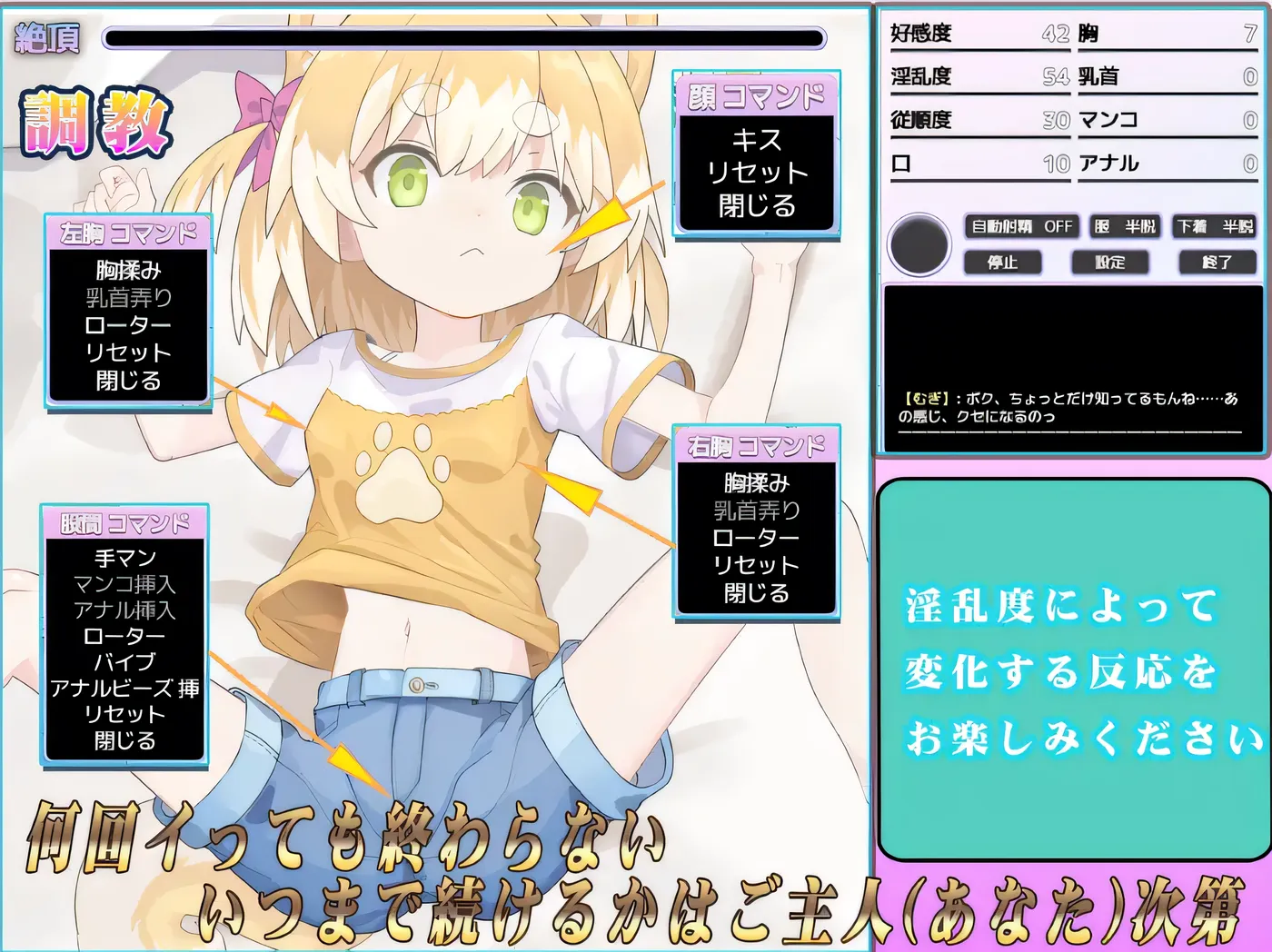Screen dimensions: 1272x952
Task: Open the 設定 settings button
Action: [x=1110, y=263]
